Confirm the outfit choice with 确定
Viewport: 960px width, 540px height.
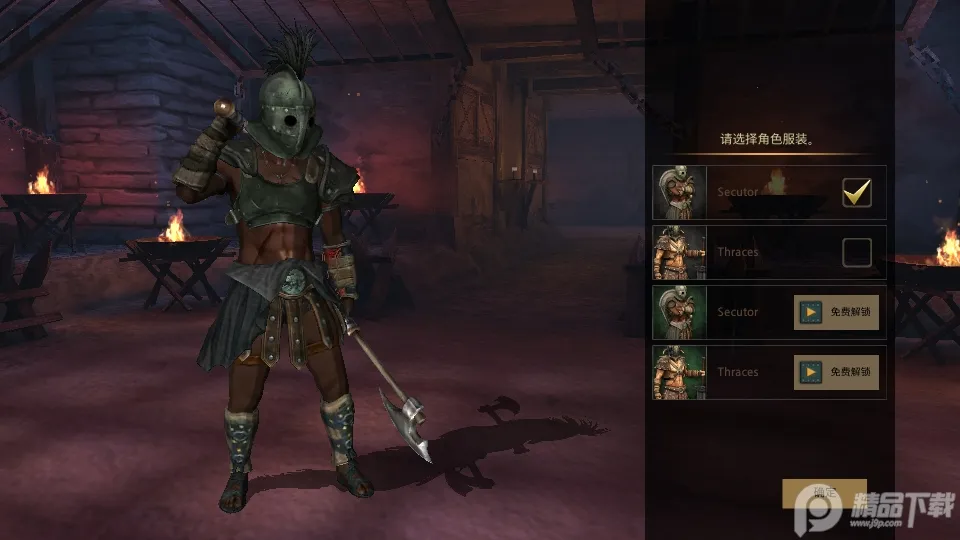(823, 493)
